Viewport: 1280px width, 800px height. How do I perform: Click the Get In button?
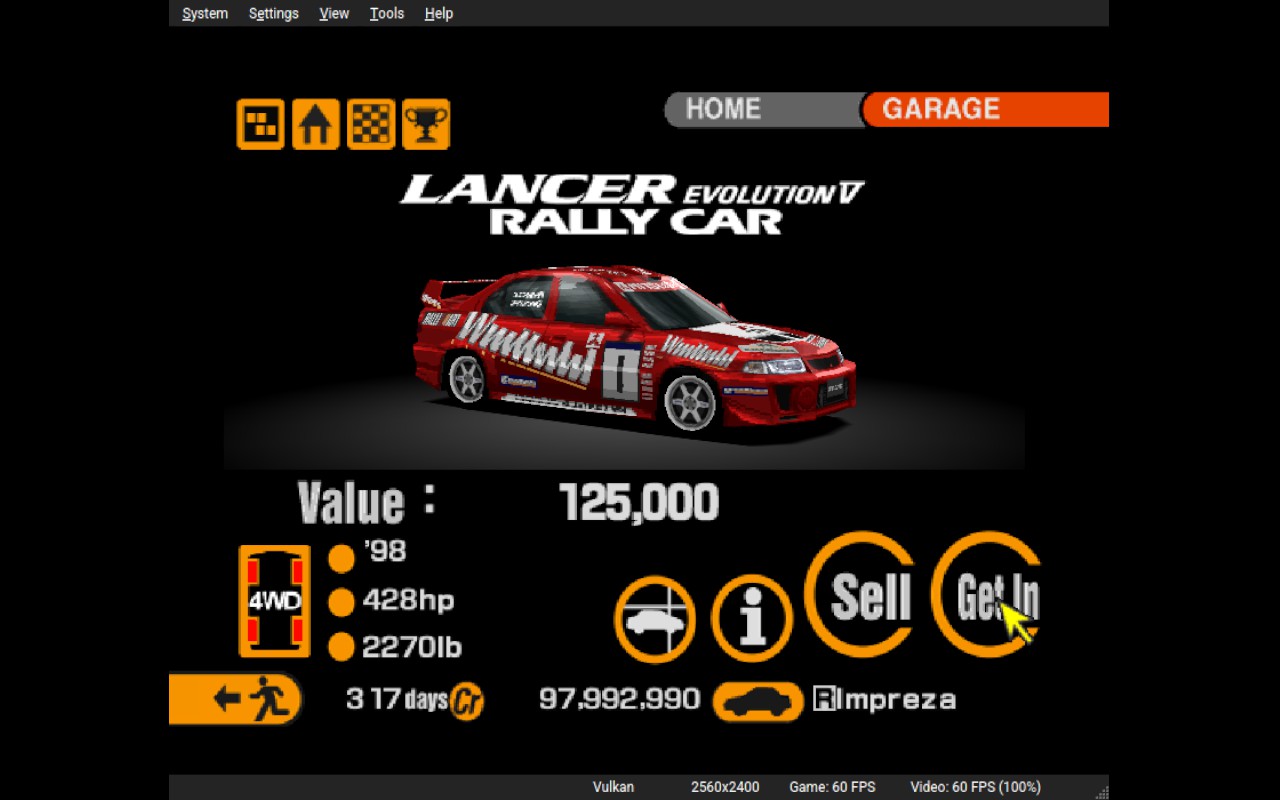coord(988,595)
